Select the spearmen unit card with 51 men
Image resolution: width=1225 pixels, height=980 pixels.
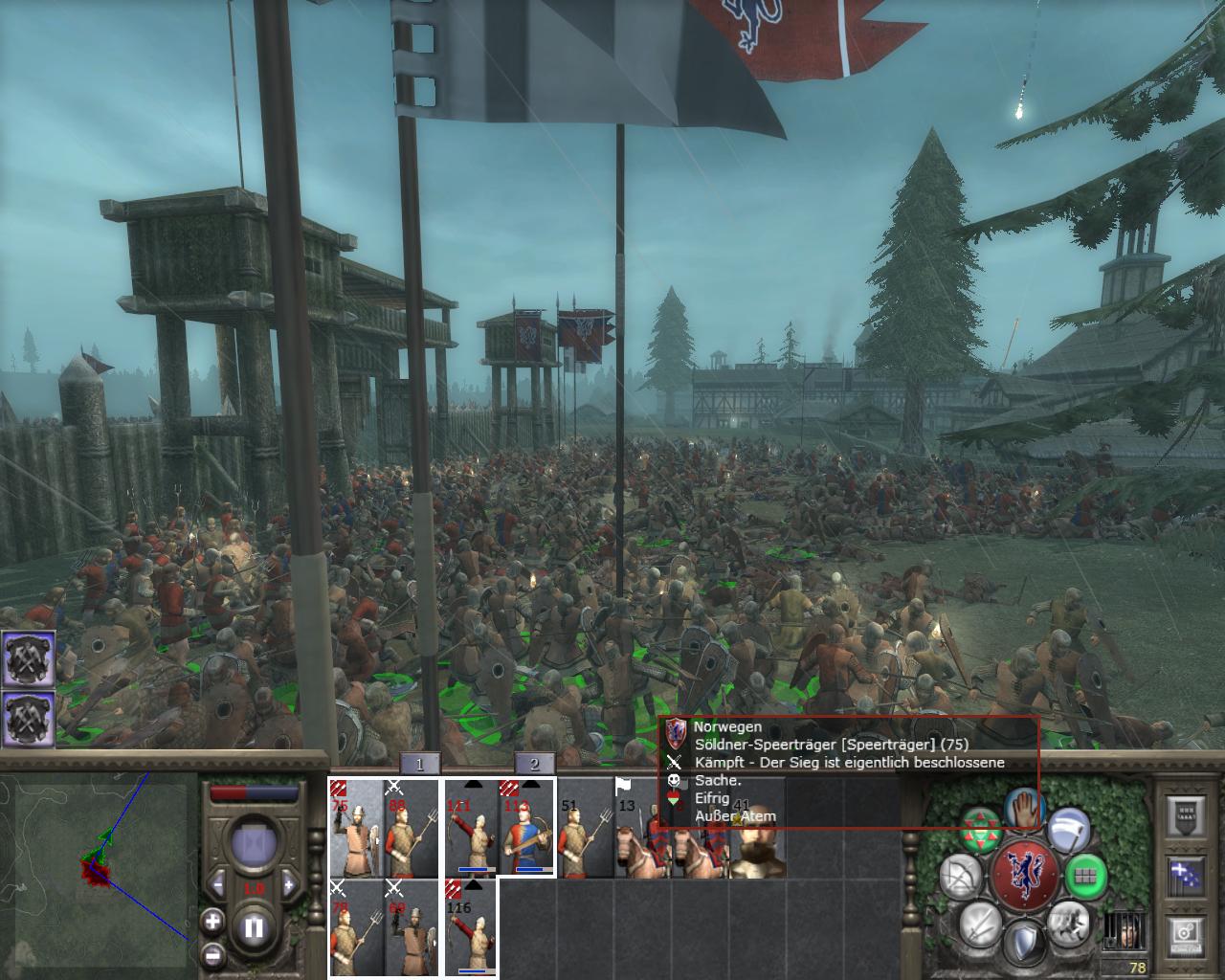[x=585, y=828]
